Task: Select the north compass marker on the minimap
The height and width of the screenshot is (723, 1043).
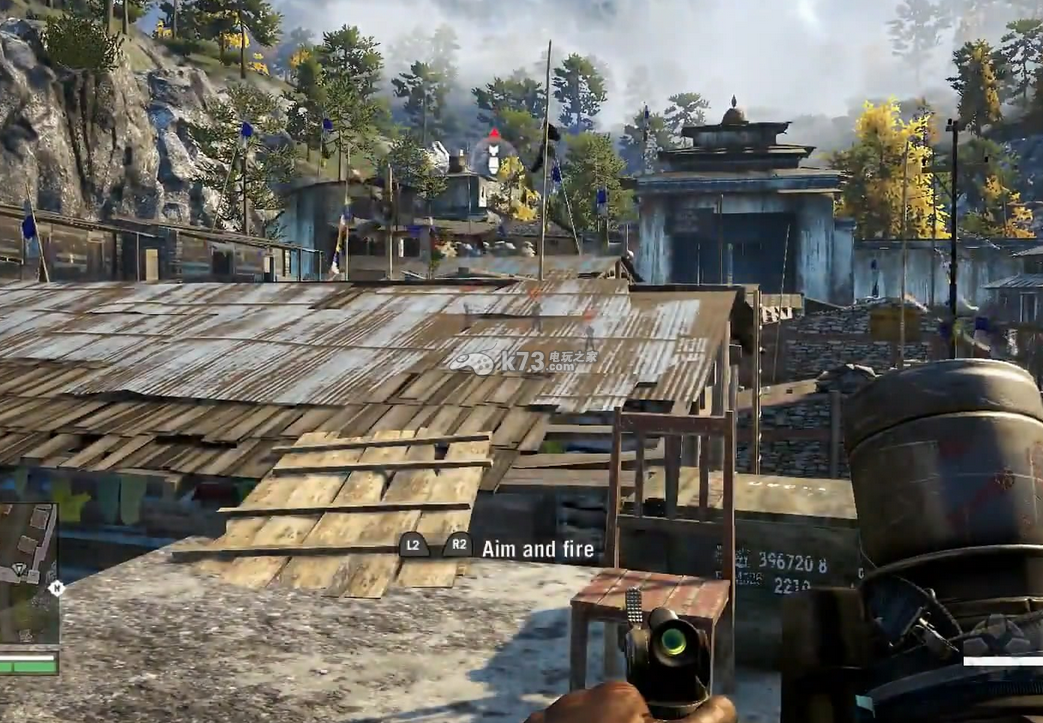Action: click(56, 588)
